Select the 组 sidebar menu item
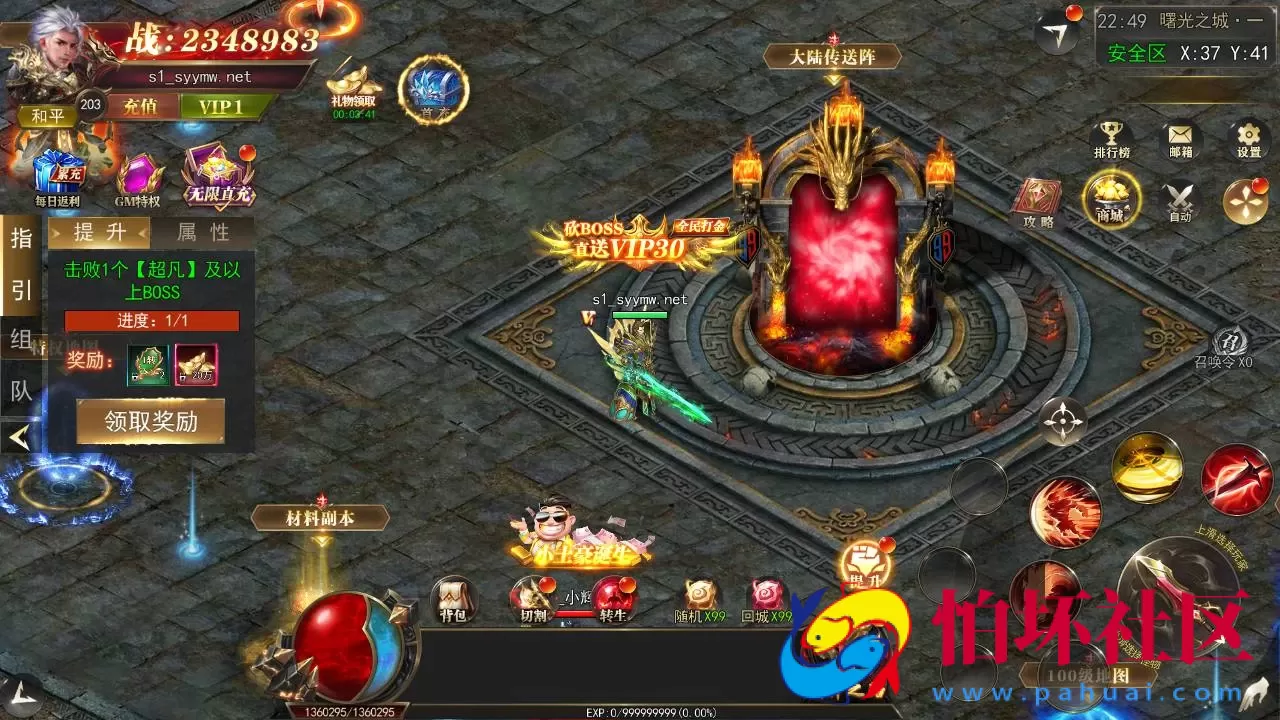Viewport: 1280px width, 720px height. click(x=21, y=338)
